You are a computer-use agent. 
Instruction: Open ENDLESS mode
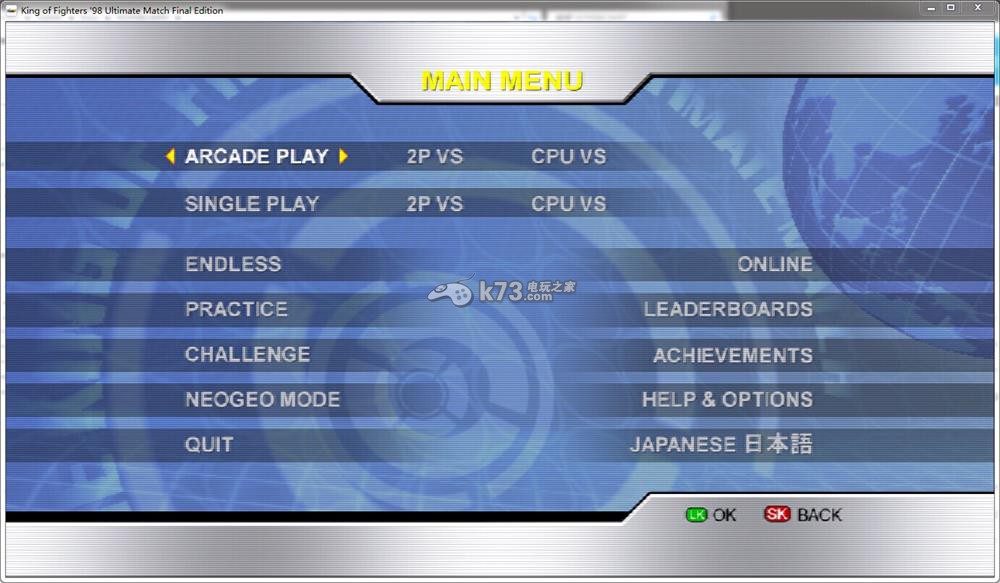point(233,264)
